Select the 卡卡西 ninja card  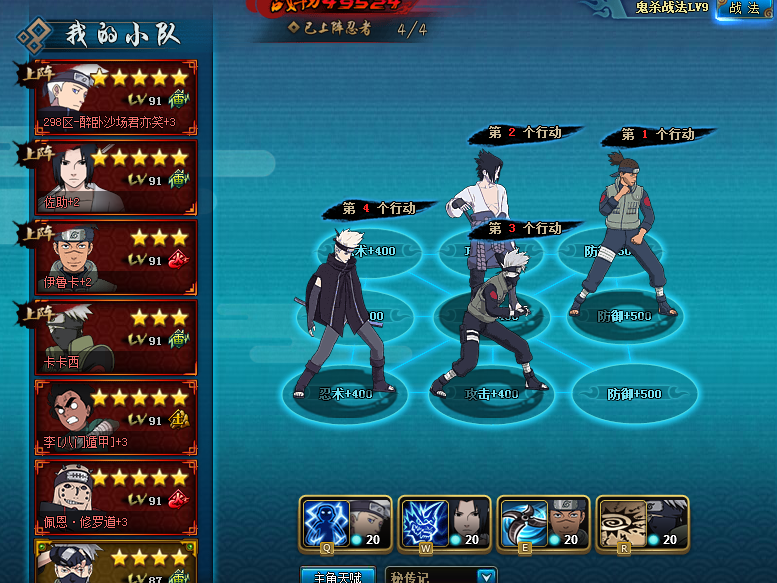[115, 336]
